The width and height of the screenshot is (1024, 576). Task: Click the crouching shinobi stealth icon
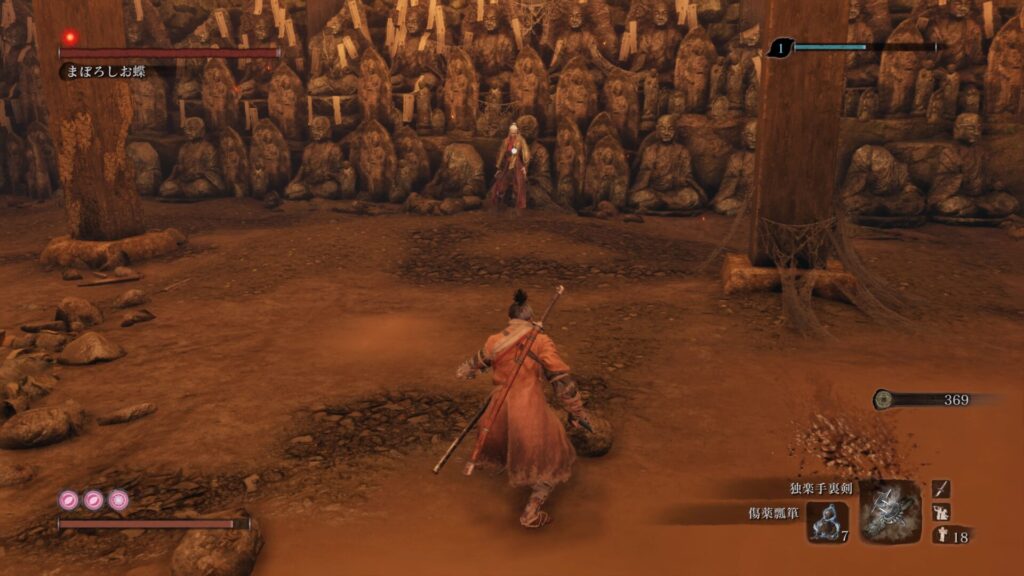pos(941,511)
